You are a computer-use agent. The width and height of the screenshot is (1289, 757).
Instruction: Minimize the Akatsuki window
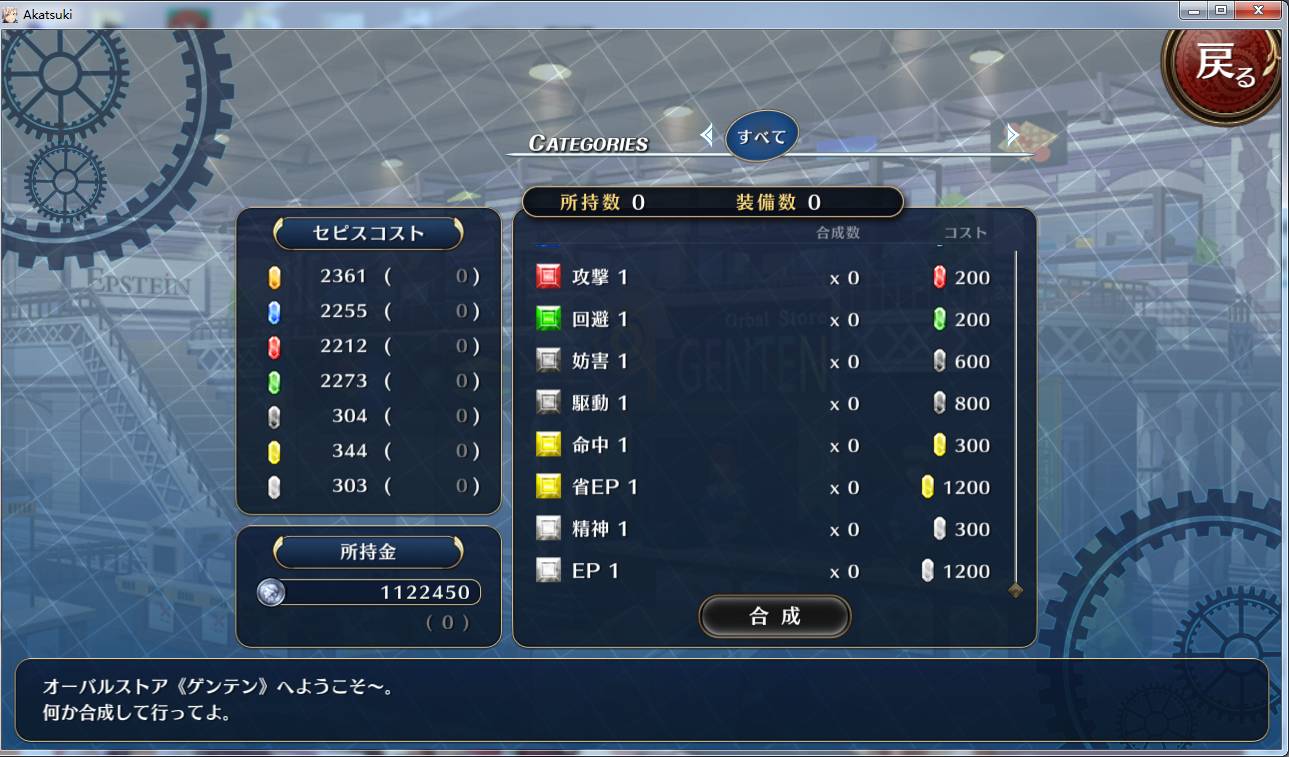click(x=1193, y=10)
